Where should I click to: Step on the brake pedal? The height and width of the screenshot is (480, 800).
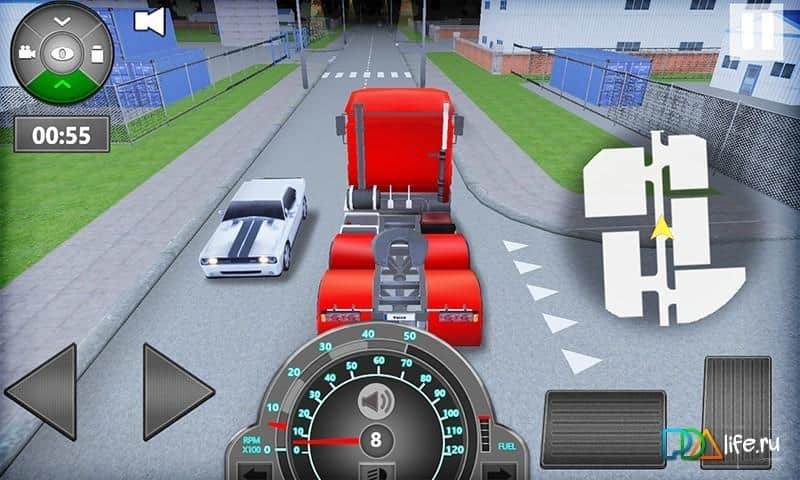click(x=603, y=428)
